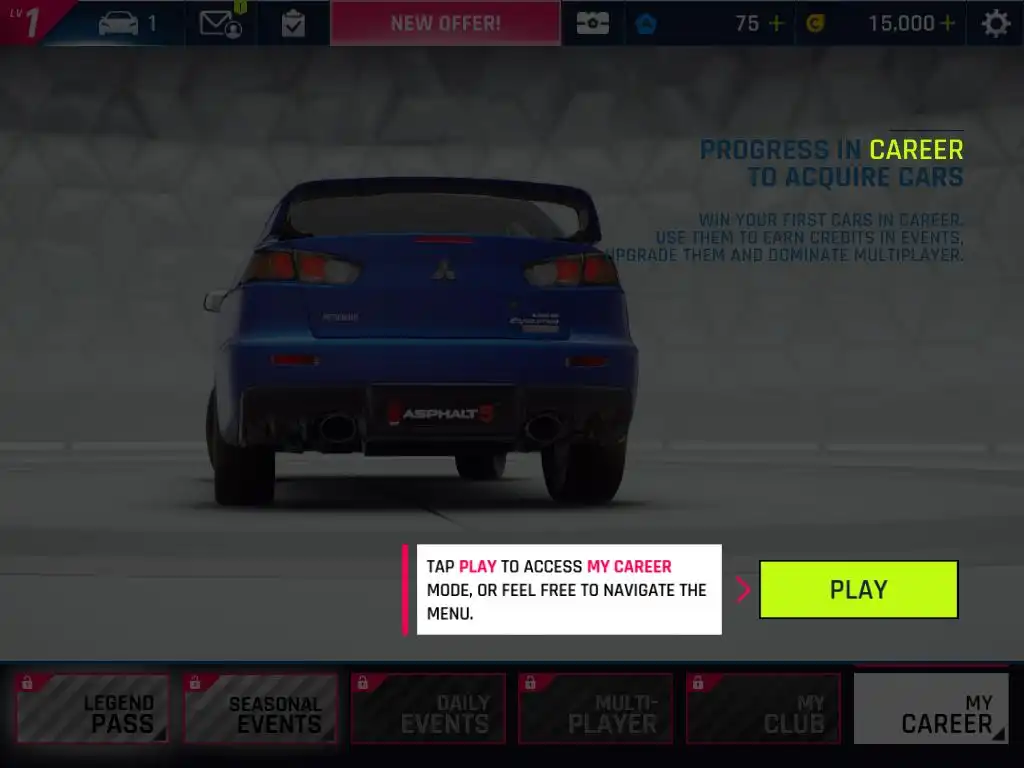Open the missions clipboard icon
Image resolution: width=1024 pixels, height=768 pixels.
pos(293,23)
